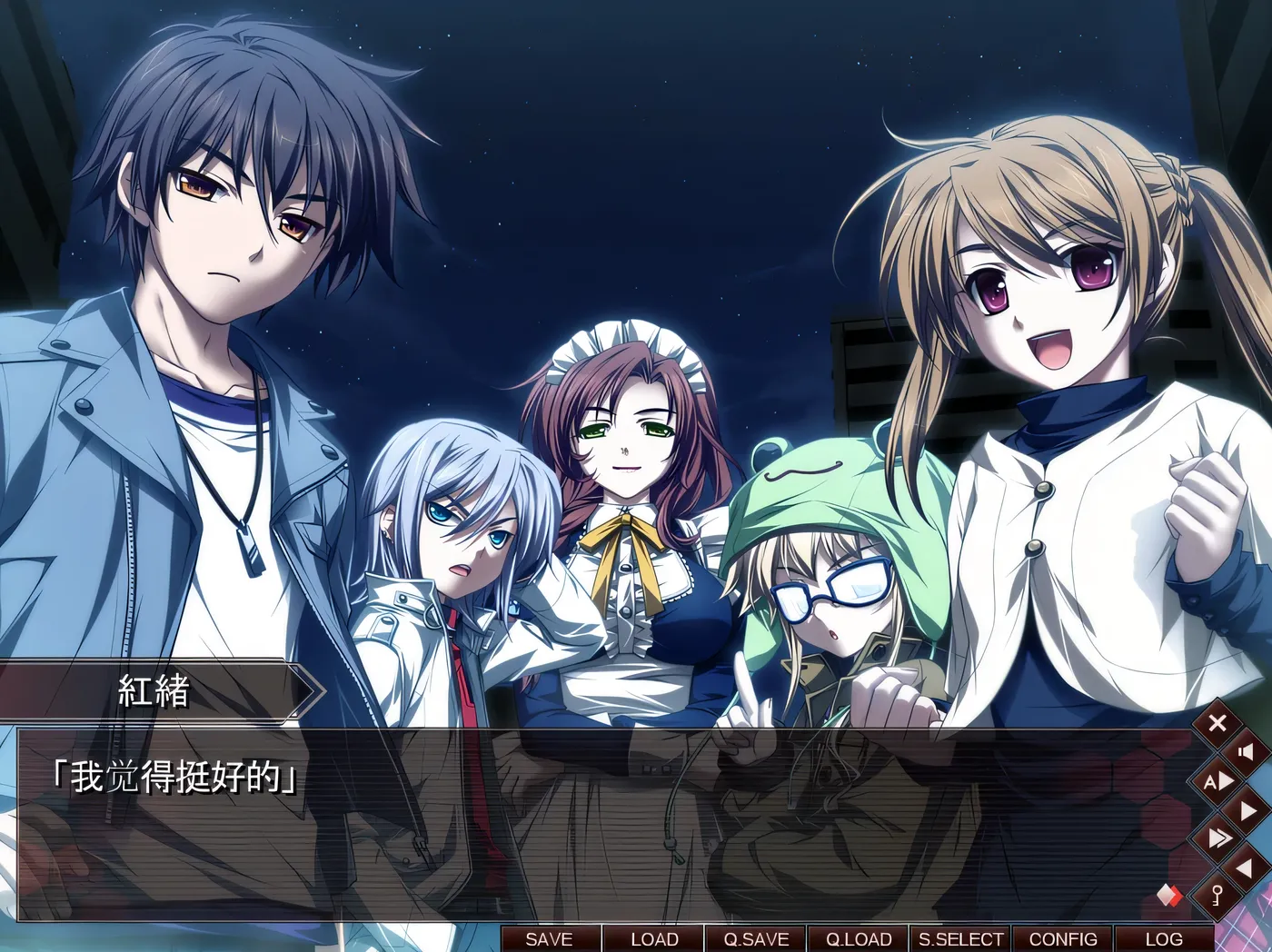Go back with the left-pointing triangle button
This screenshot has width=1272, height=952.
(1246, 868)
